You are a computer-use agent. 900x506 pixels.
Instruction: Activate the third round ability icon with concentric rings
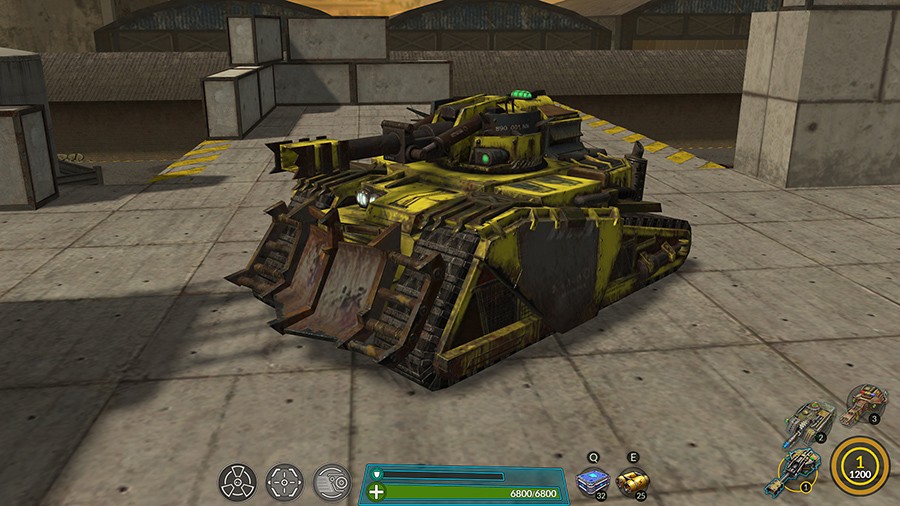[x=331, y=483]
